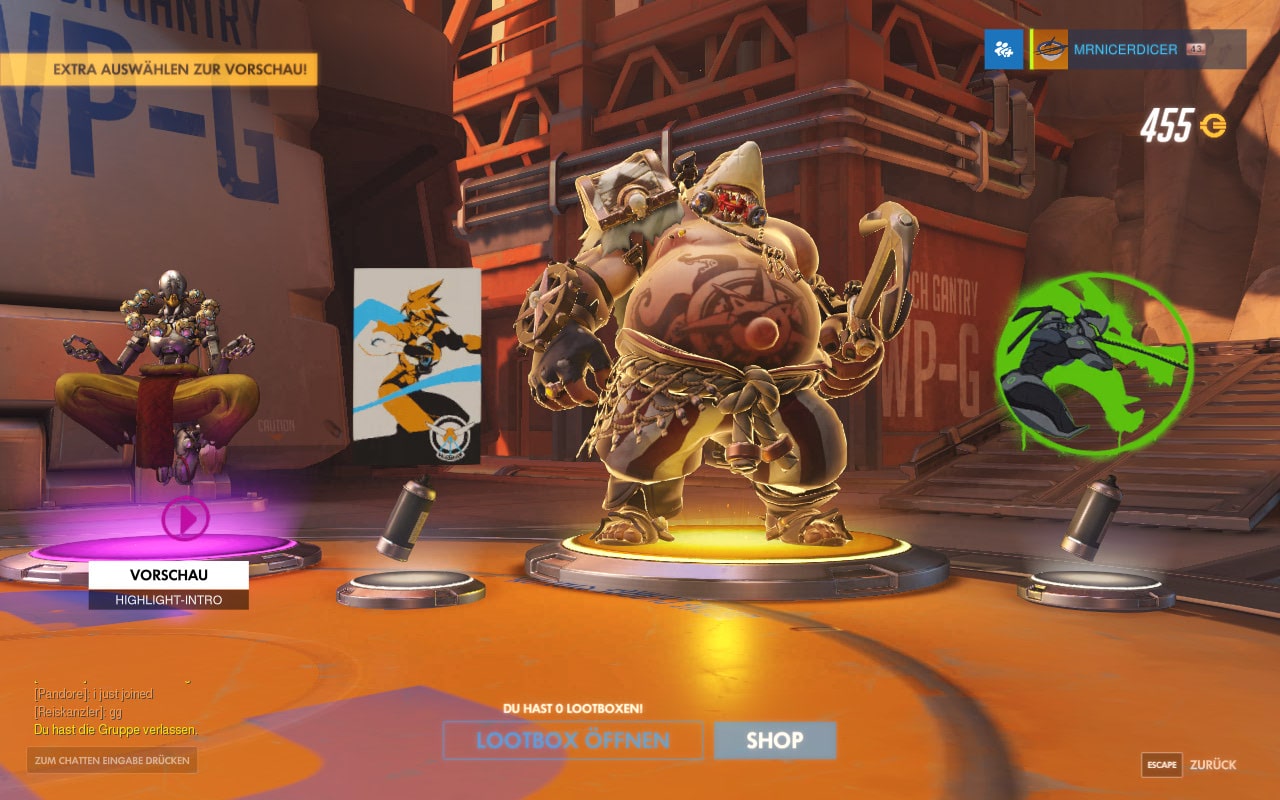Preview the Tracer spray

(417, 365)
